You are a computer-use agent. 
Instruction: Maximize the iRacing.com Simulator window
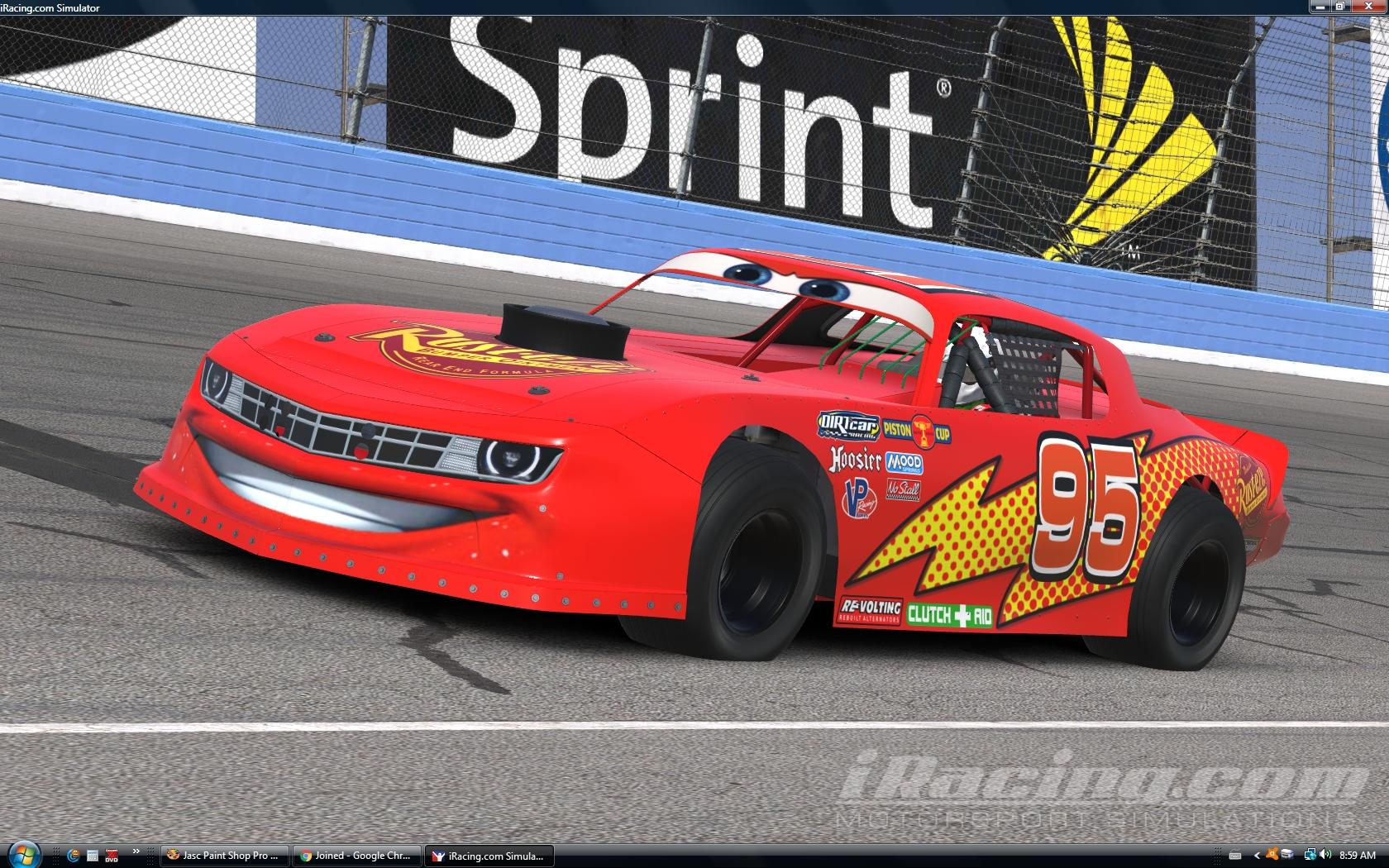[1339, 6]
